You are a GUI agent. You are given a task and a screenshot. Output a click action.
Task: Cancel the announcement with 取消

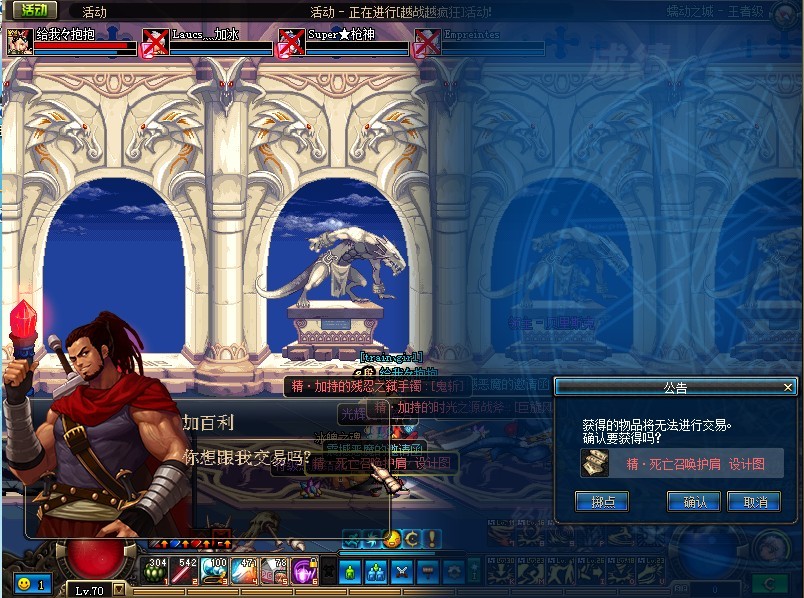tap(755, 502)
